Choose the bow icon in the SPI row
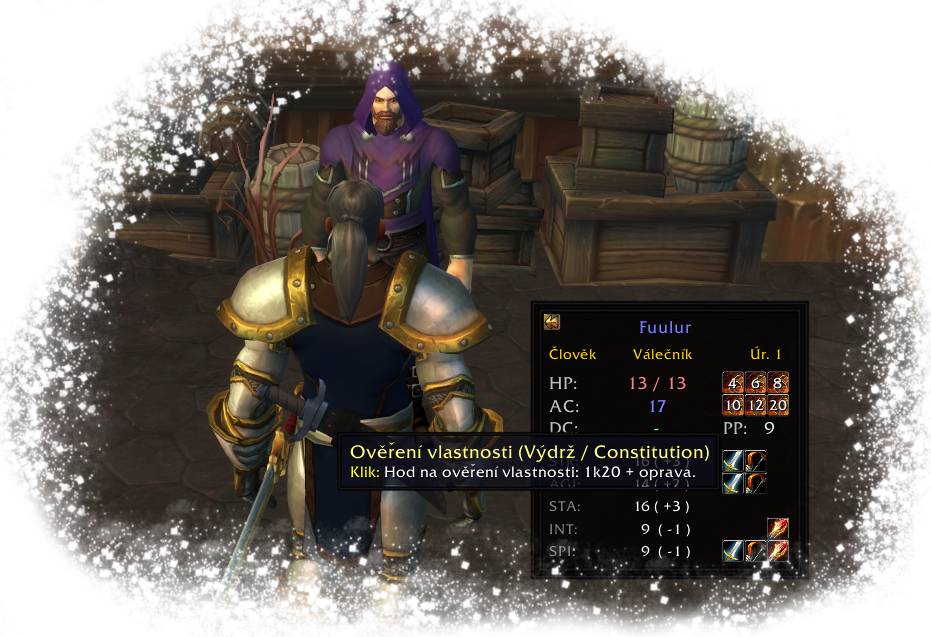This screenshot has width=931, height=637. [756, 551]
